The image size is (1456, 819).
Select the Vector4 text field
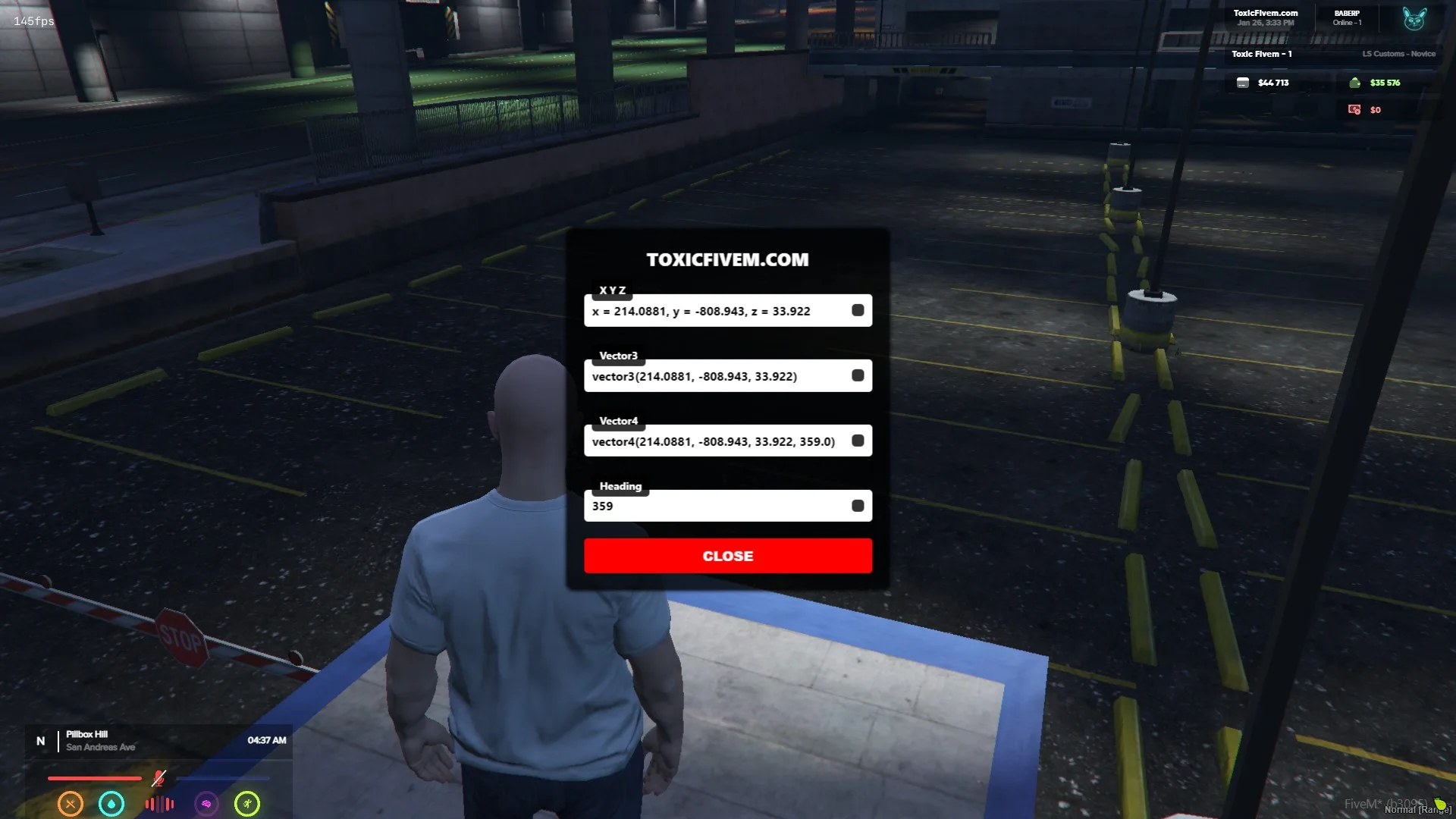(x=713, y=441)
